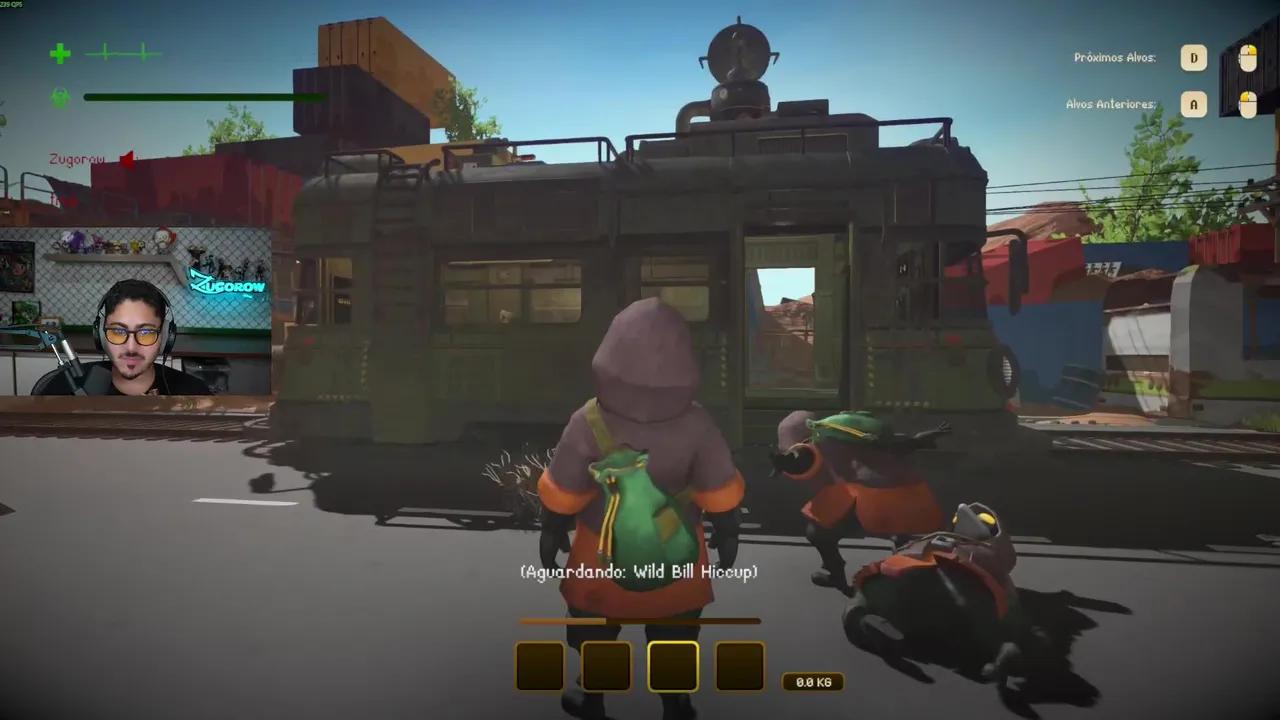Click the D key icon for Próximos Alvos
1280x720 pixels.
pos(1194,57)
